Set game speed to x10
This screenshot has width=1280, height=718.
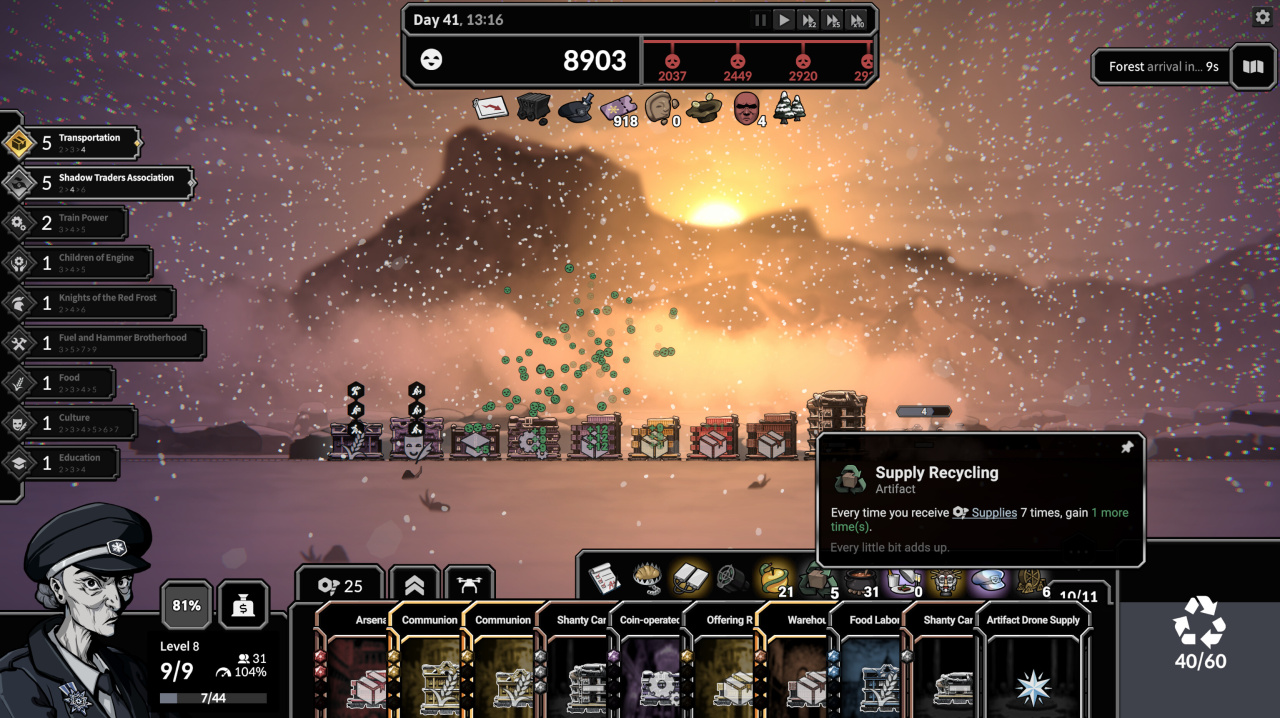[x=856, y=20]
